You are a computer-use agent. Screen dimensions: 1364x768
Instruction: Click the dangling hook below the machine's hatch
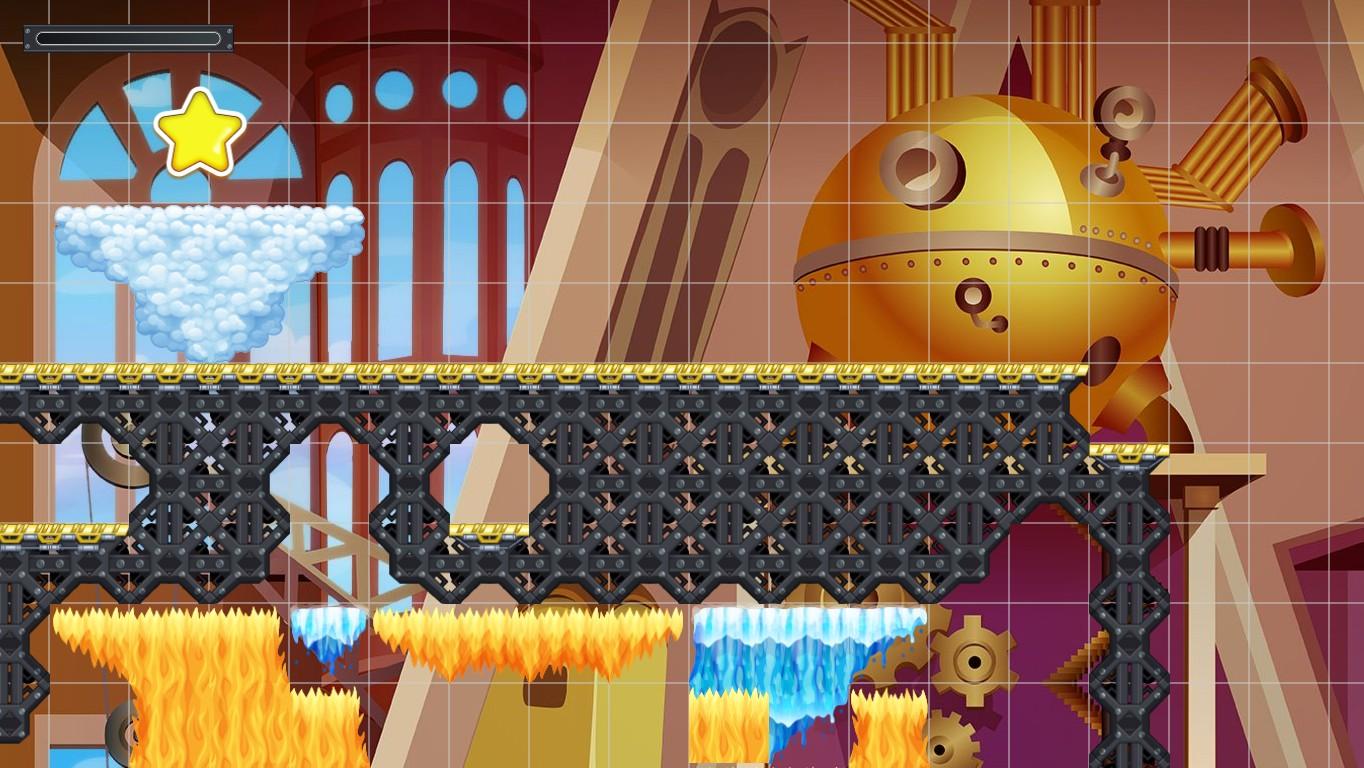(990, 320)
